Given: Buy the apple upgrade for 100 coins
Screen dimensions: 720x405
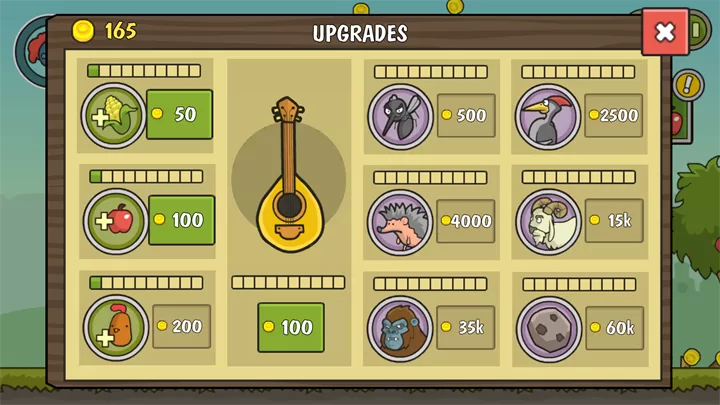Looking at the screenshot, I should pos(181,220).
